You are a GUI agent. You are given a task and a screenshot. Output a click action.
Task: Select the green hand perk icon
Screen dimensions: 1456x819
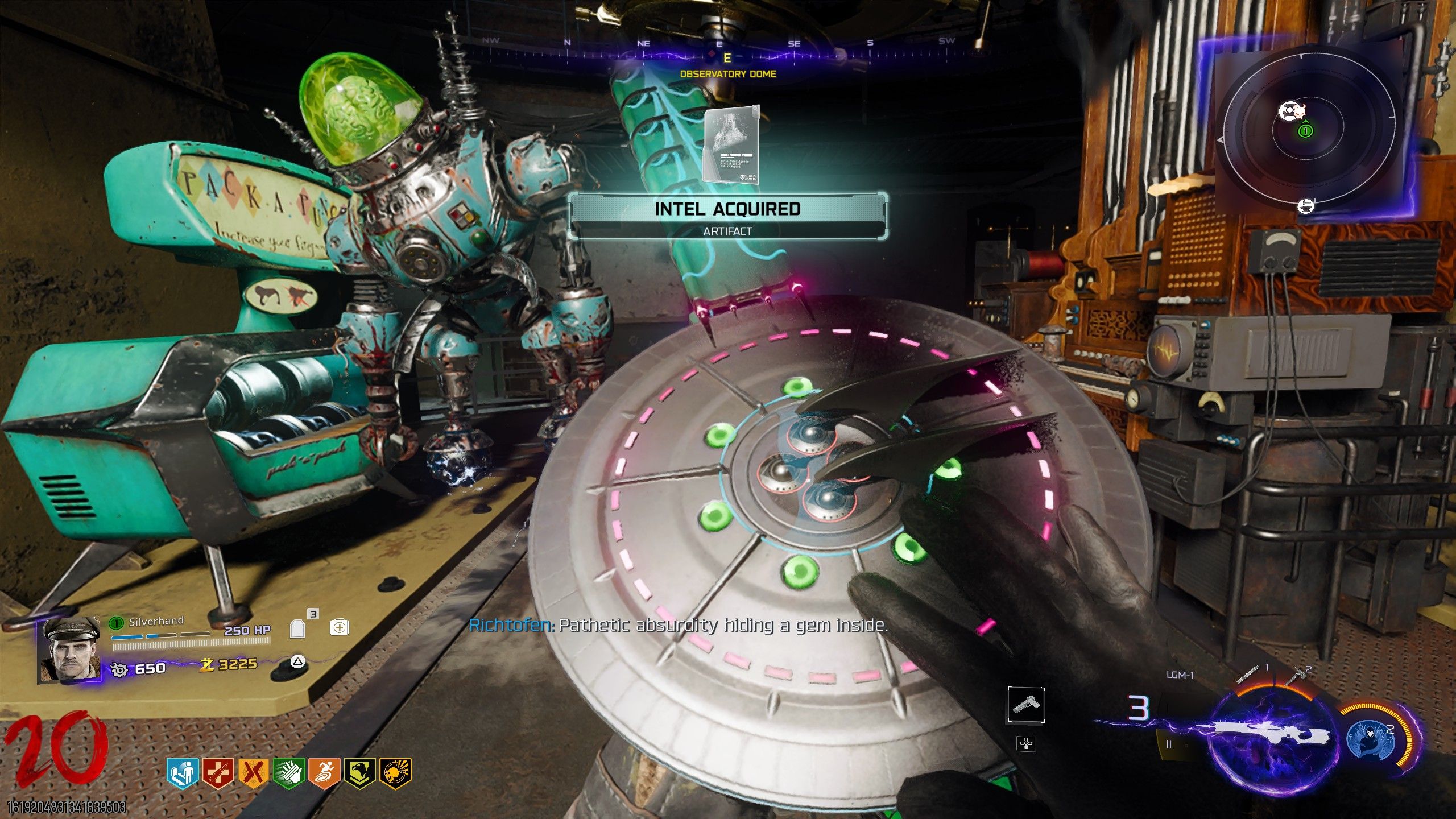click(x=289, y=773)
